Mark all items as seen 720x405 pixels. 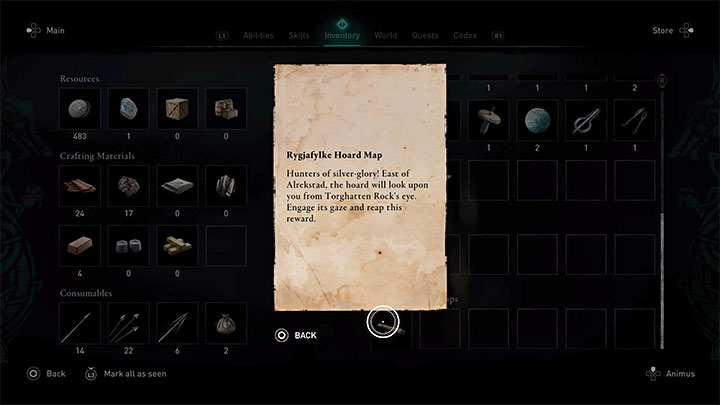coord(127,374)
